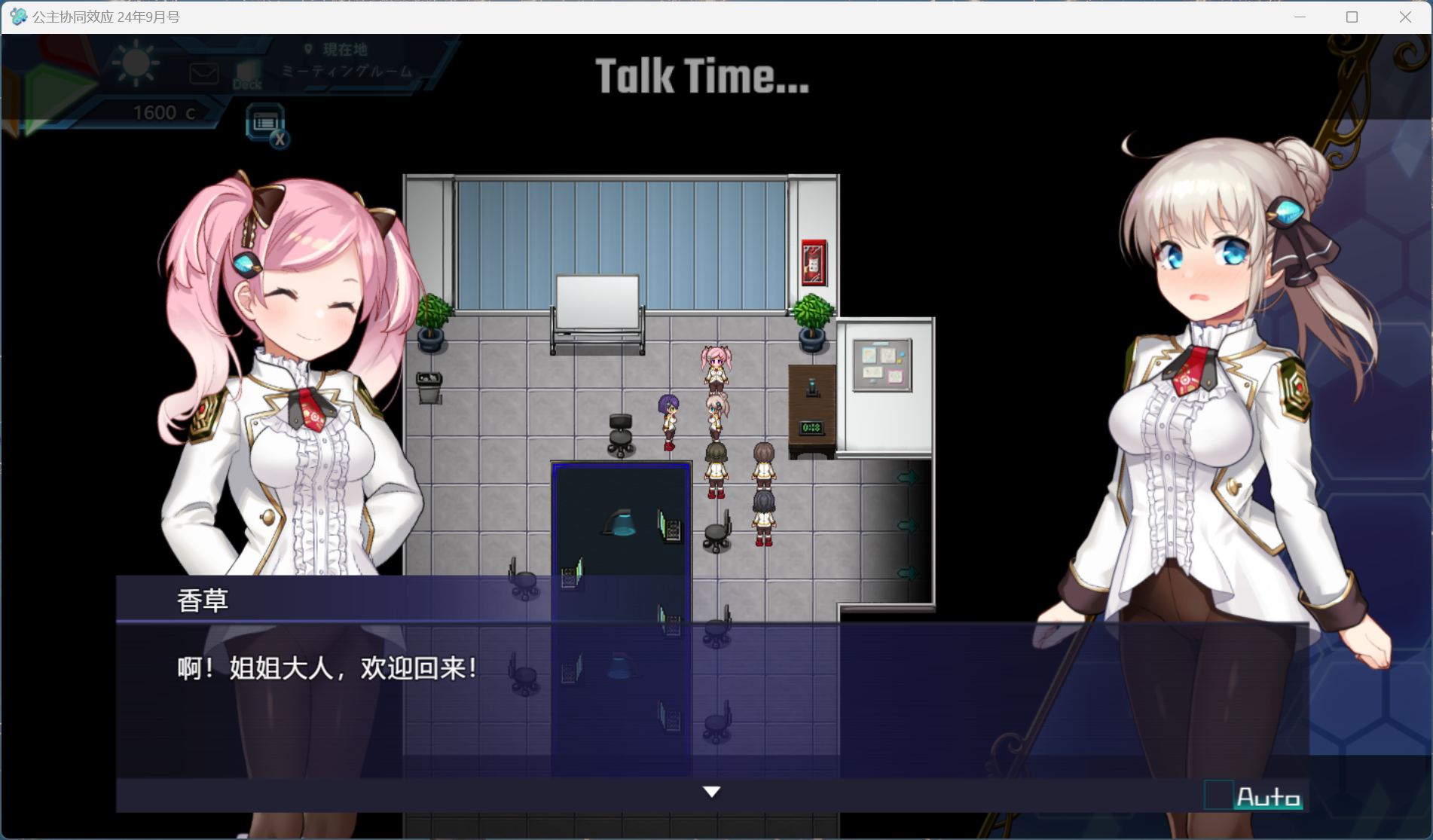
Task: Click the location pin icon near 現在地
Action: 307,50
